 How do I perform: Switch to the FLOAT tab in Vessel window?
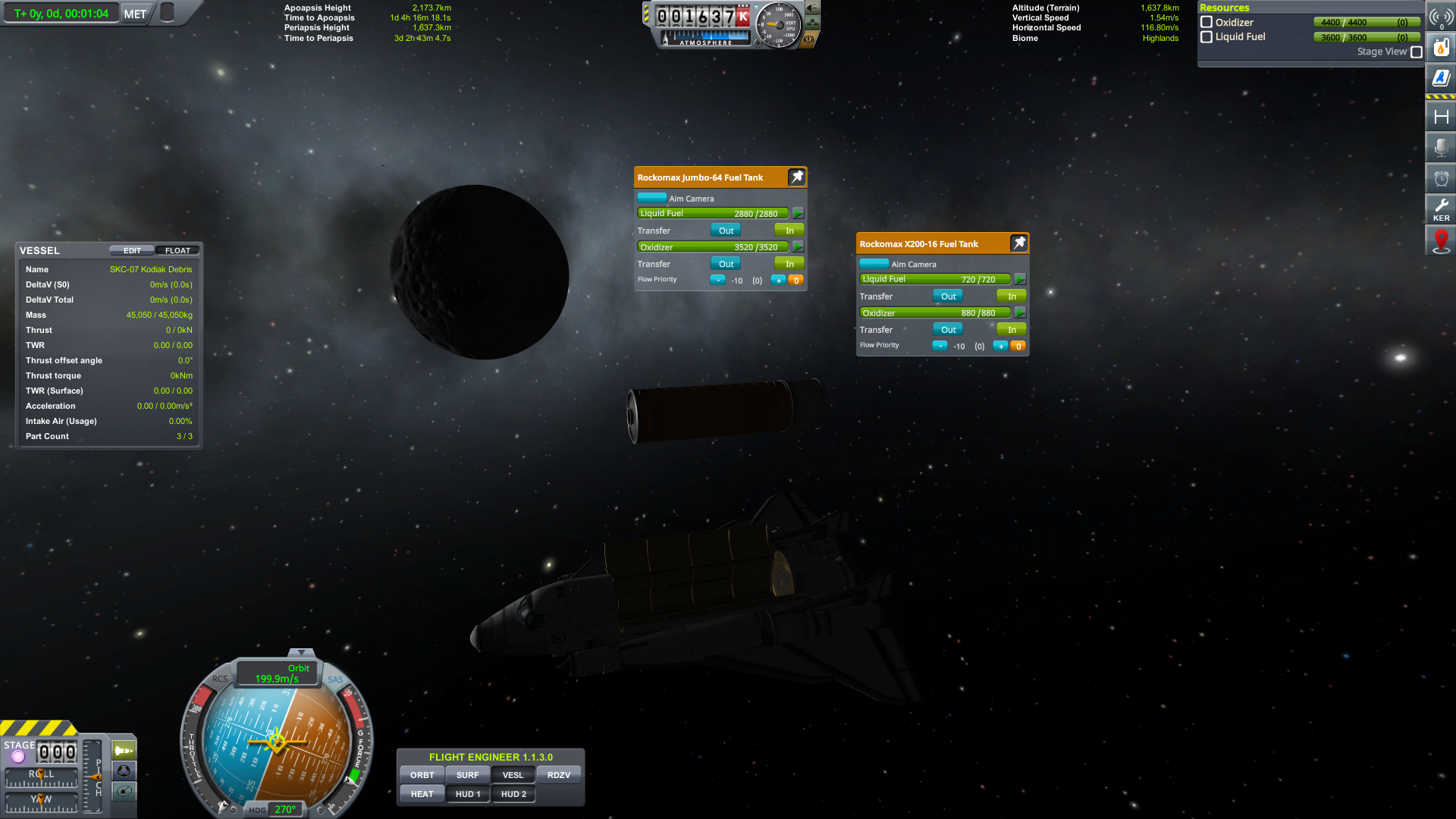pos(177,250)
